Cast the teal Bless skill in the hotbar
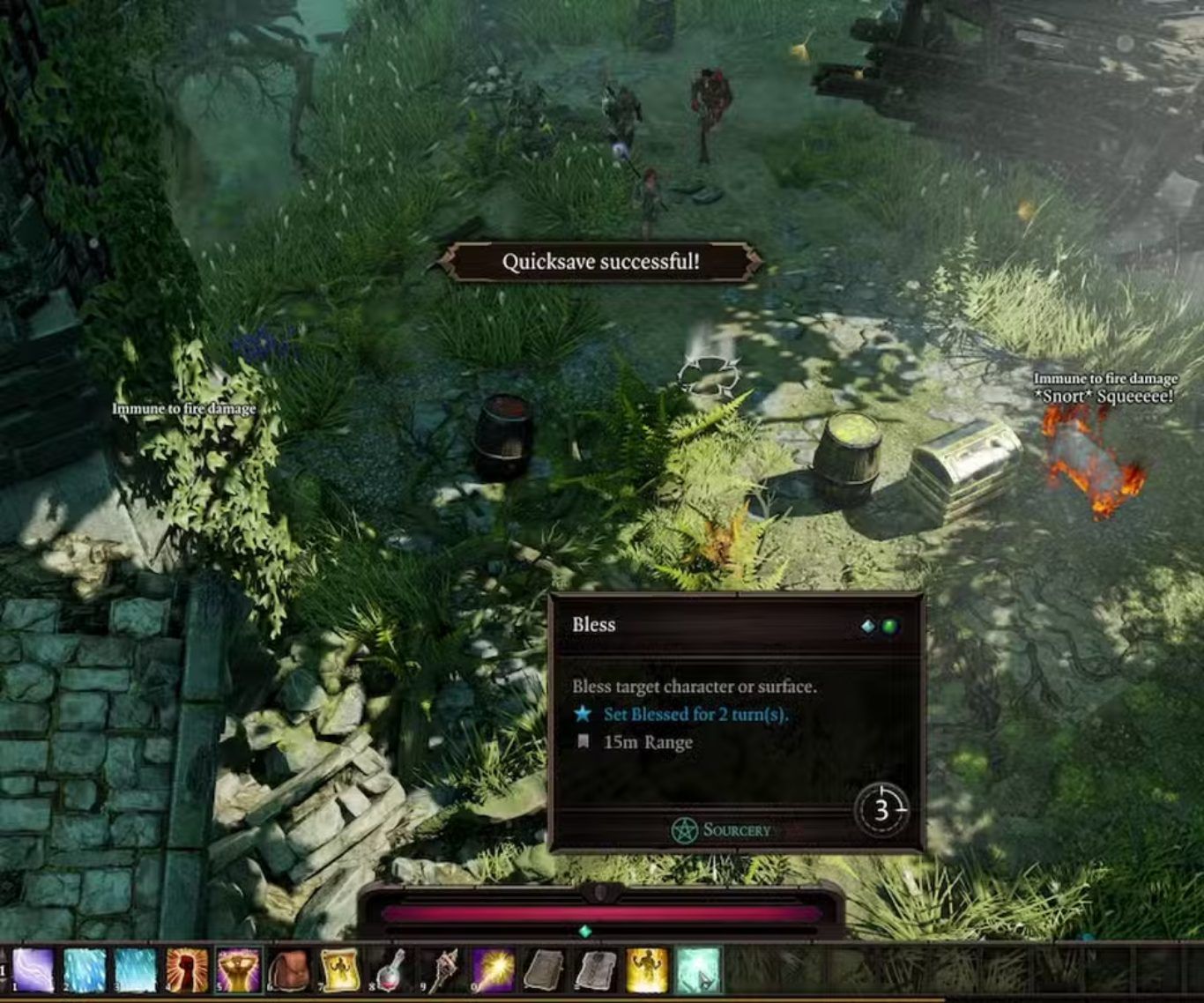This screenshot has width=1204, height=1003. click(698, 970)
